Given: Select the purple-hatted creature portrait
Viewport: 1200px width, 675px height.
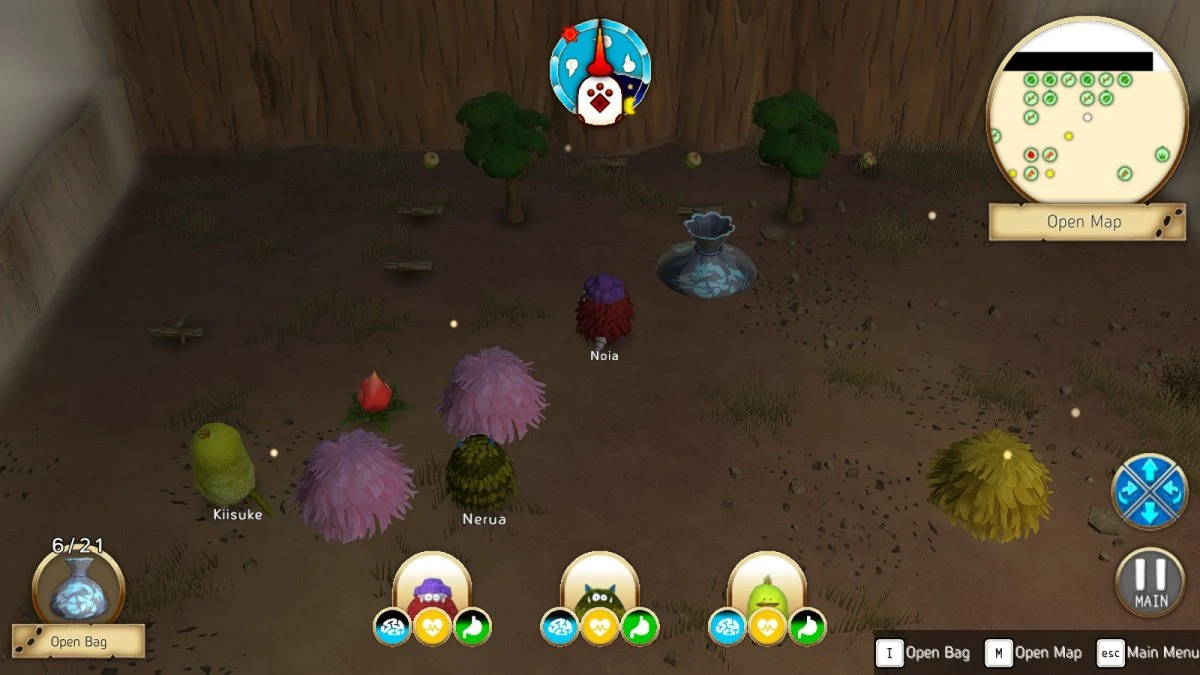Looking at the screenshot, I should 432,585.
